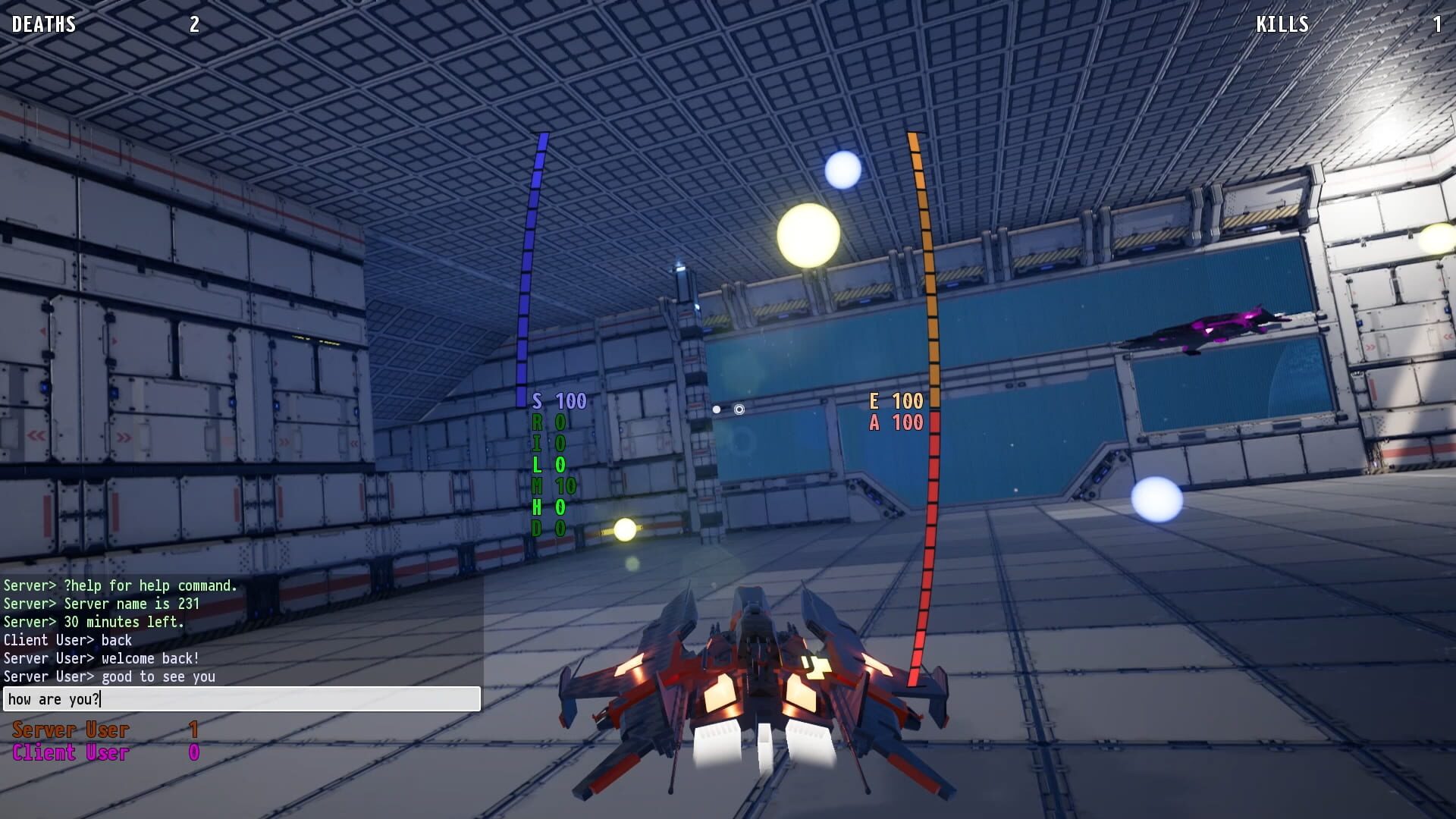The width and height of the screenshot is (1456, 819).
Task: Select the 'Server> 30 minutes left.' chat line
Action: [95, 622]
